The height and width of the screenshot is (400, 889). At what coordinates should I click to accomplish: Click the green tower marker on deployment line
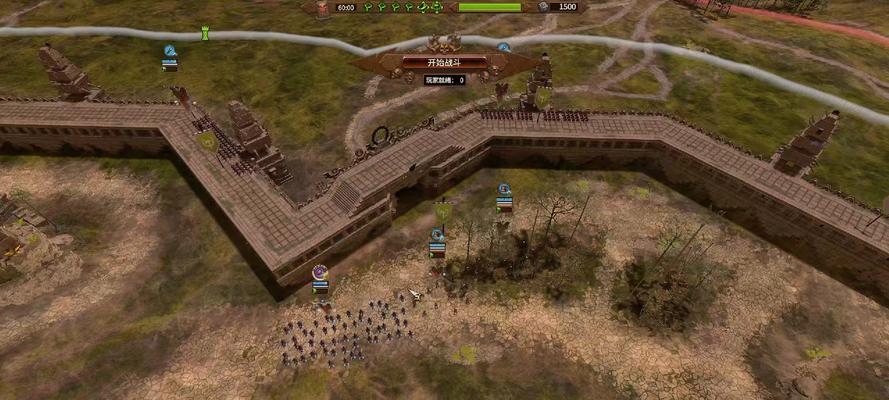pyautogui.click(x=206, y=34)
